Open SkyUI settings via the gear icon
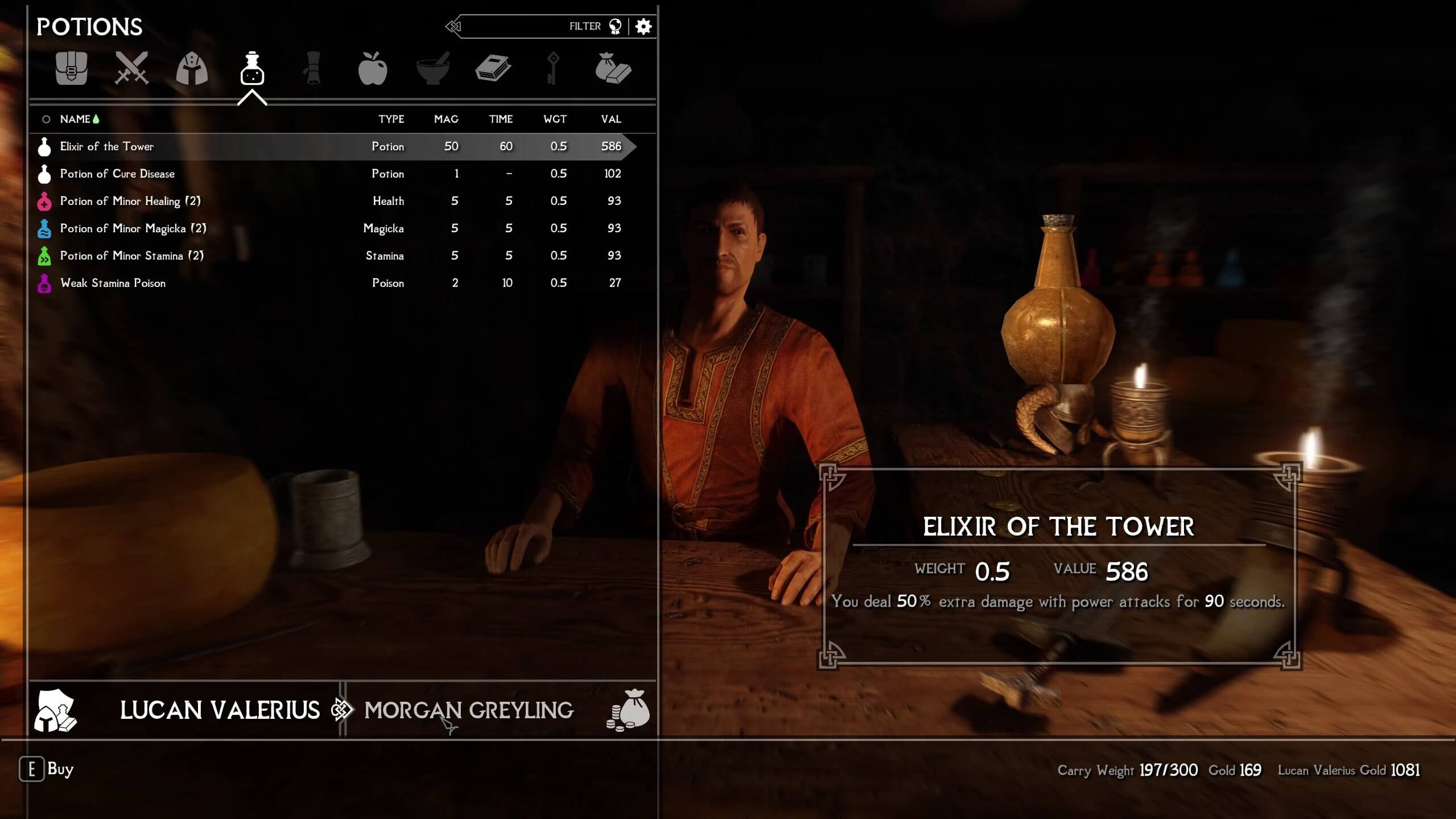 coord(644,26)
